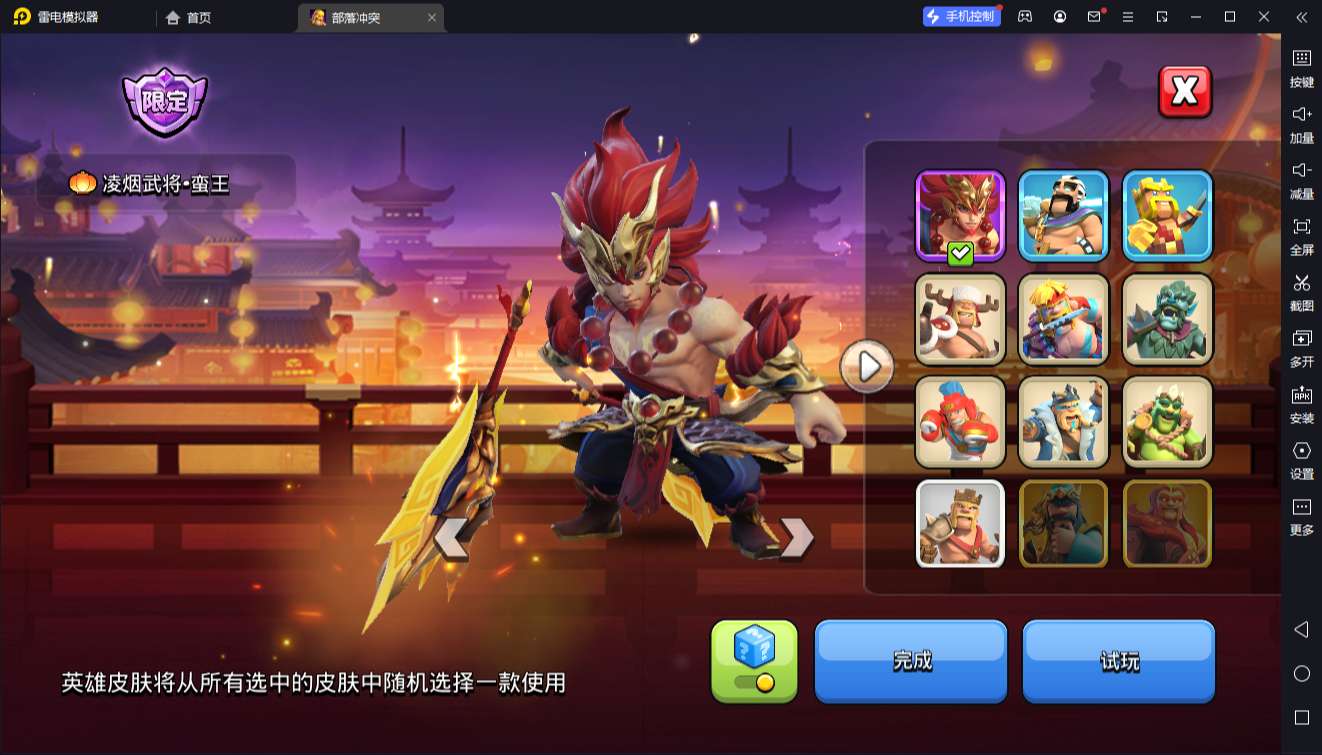Open gamepad controls icon in title bar
This screenshot has height=755, width=1322.
click(1024, 16)
